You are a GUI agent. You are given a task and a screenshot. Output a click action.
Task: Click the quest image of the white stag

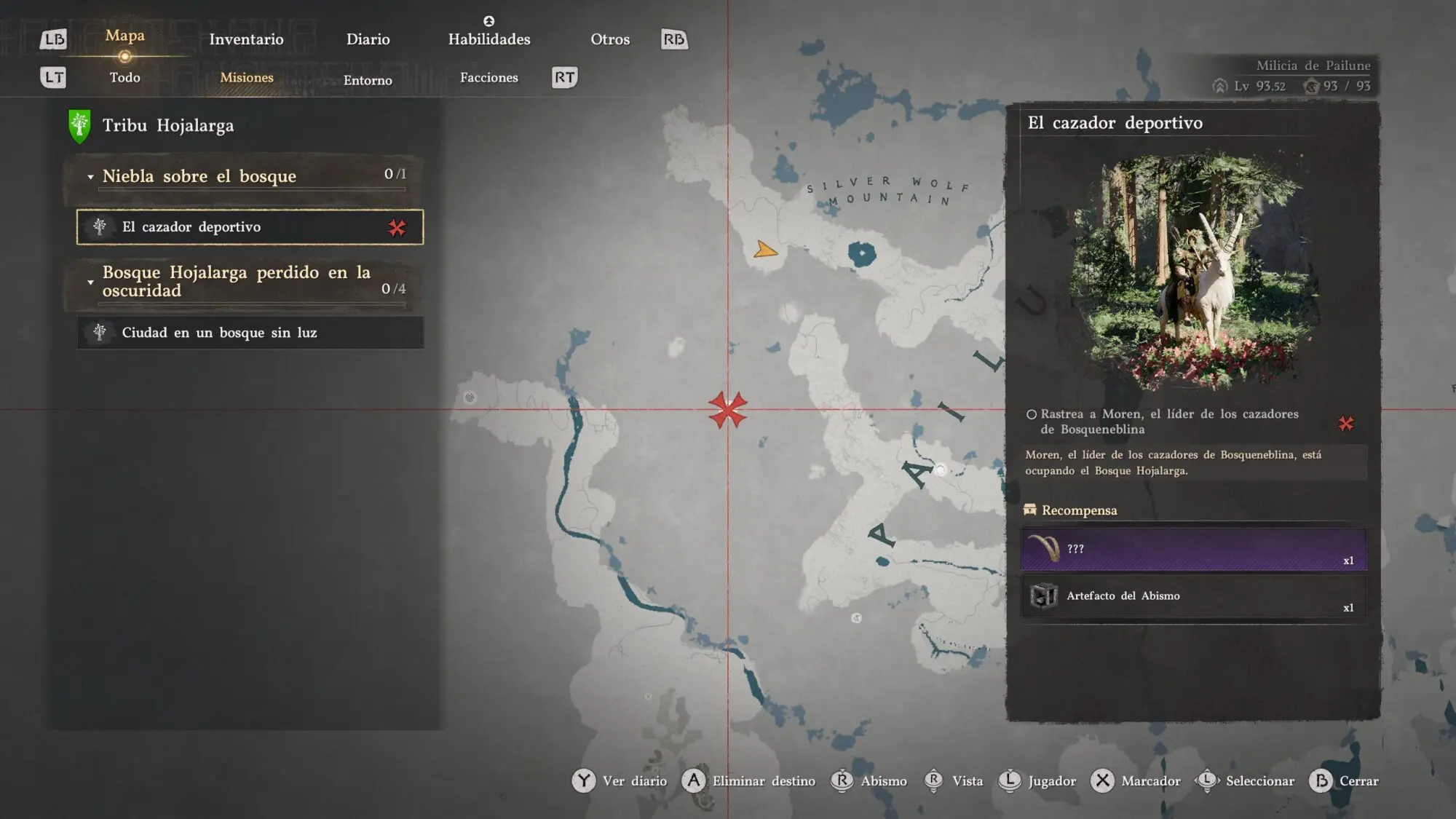tap(1194, 271)
